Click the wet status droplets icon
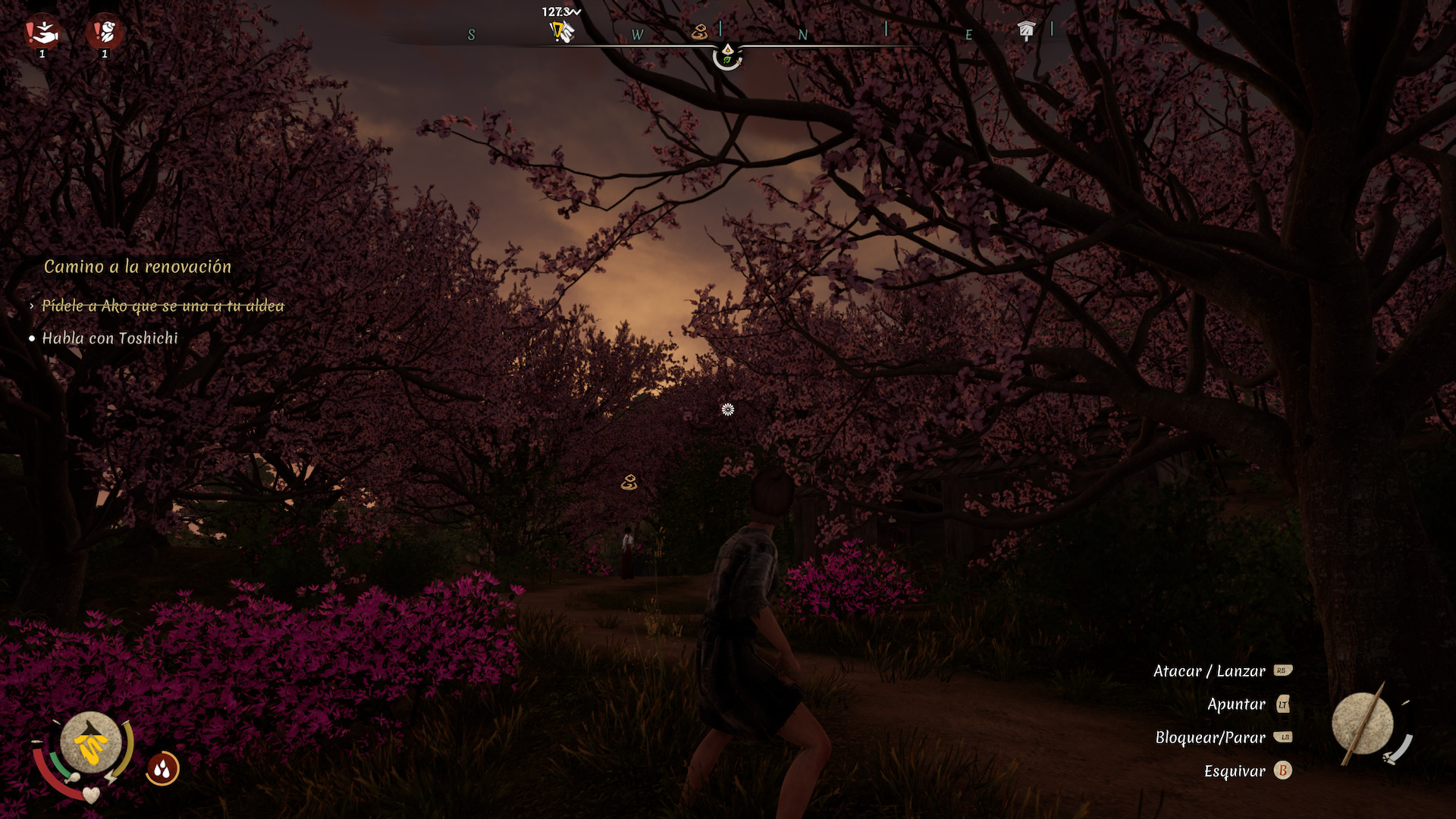 click(x=162, y=769)
